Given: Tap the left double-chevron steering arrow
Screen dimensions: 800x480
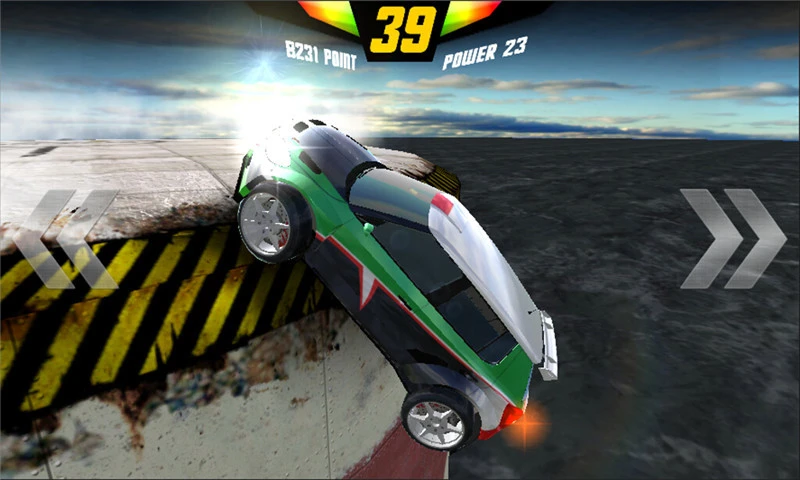Looking at the screenshot, I should [67, 239].
